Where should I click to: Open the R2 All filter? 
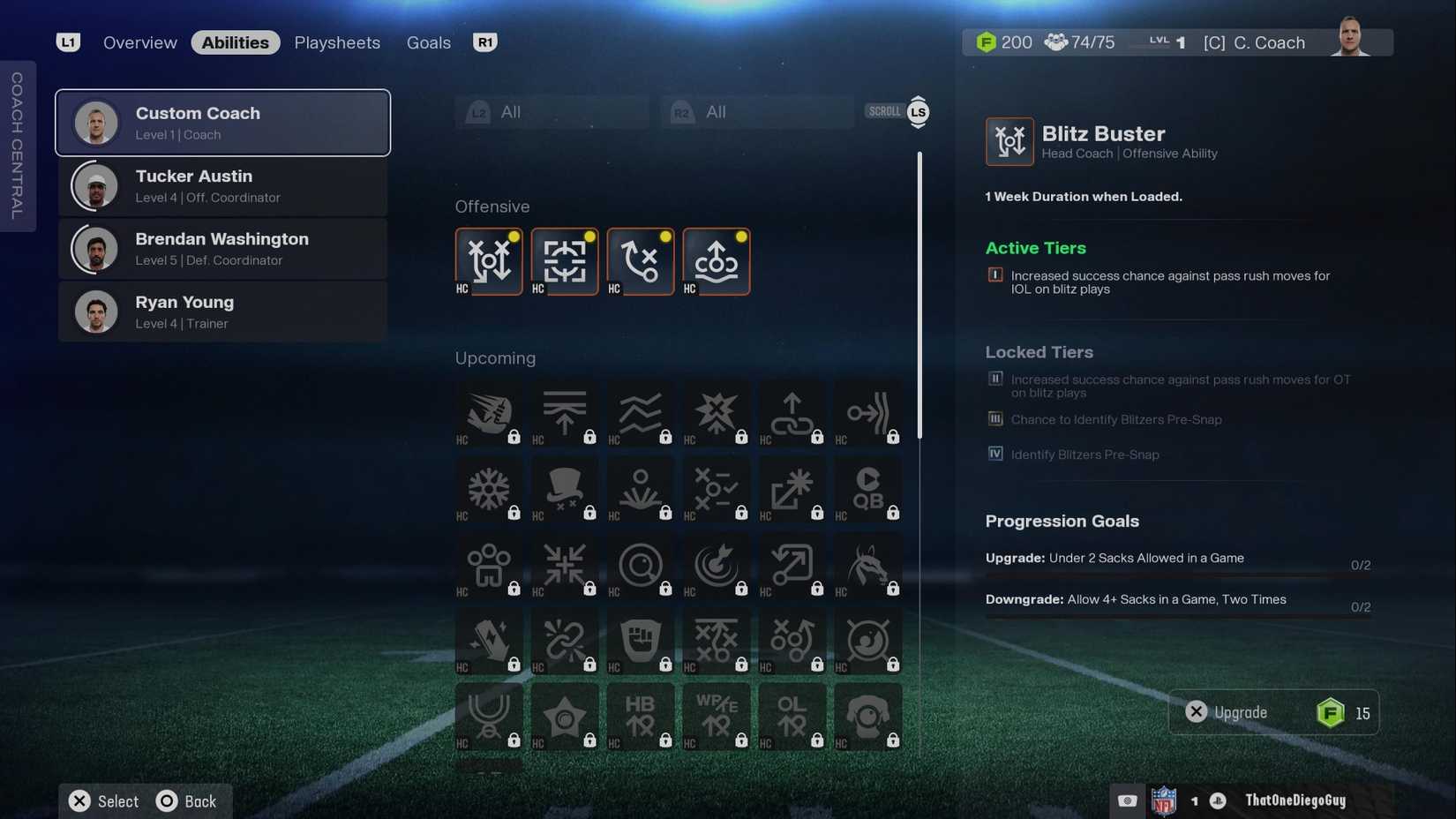[x=754, y=111]
